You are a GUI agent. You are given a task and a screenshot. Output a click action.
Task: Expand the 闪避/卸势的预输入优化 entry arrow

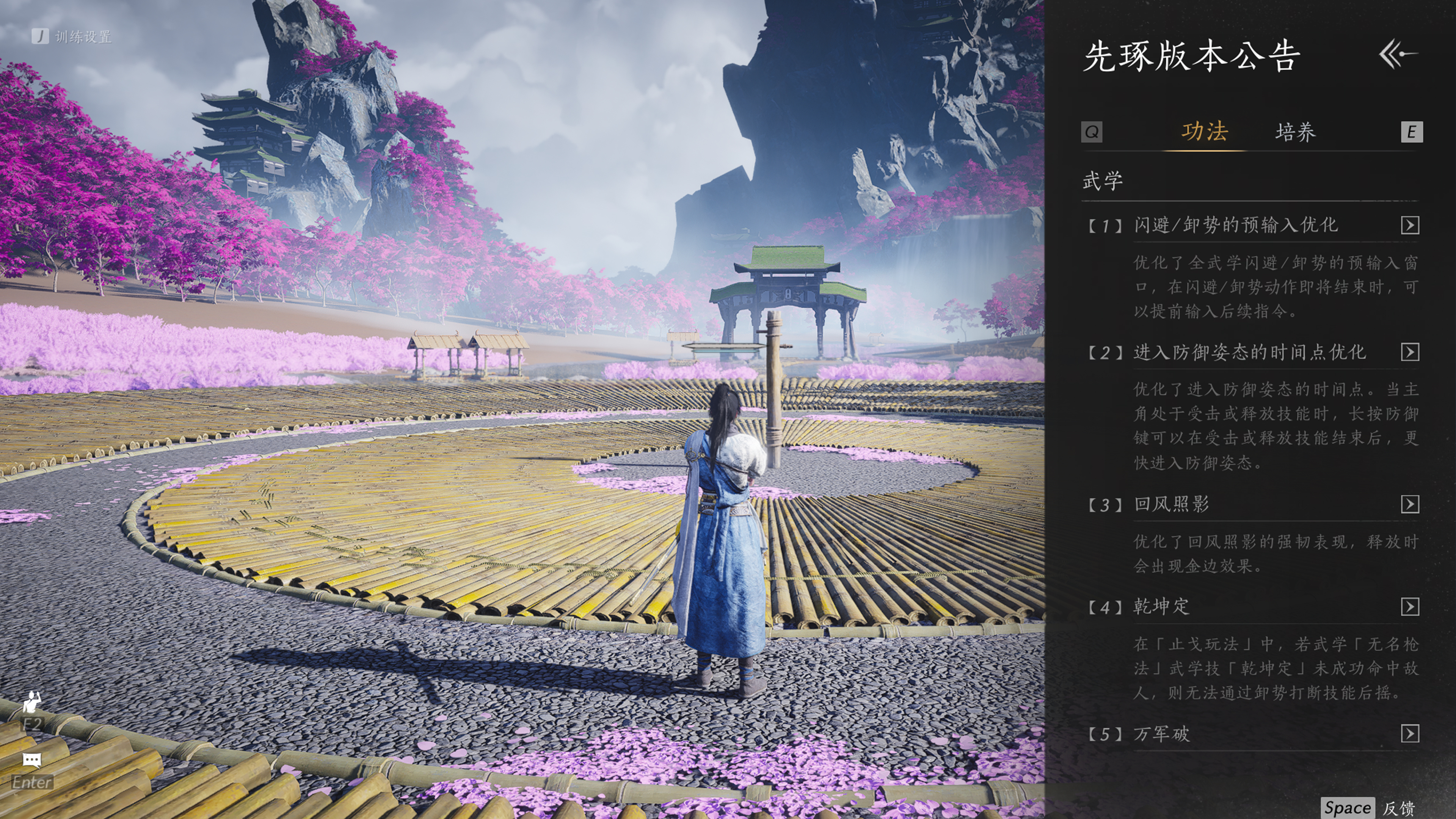(1410, 226)
